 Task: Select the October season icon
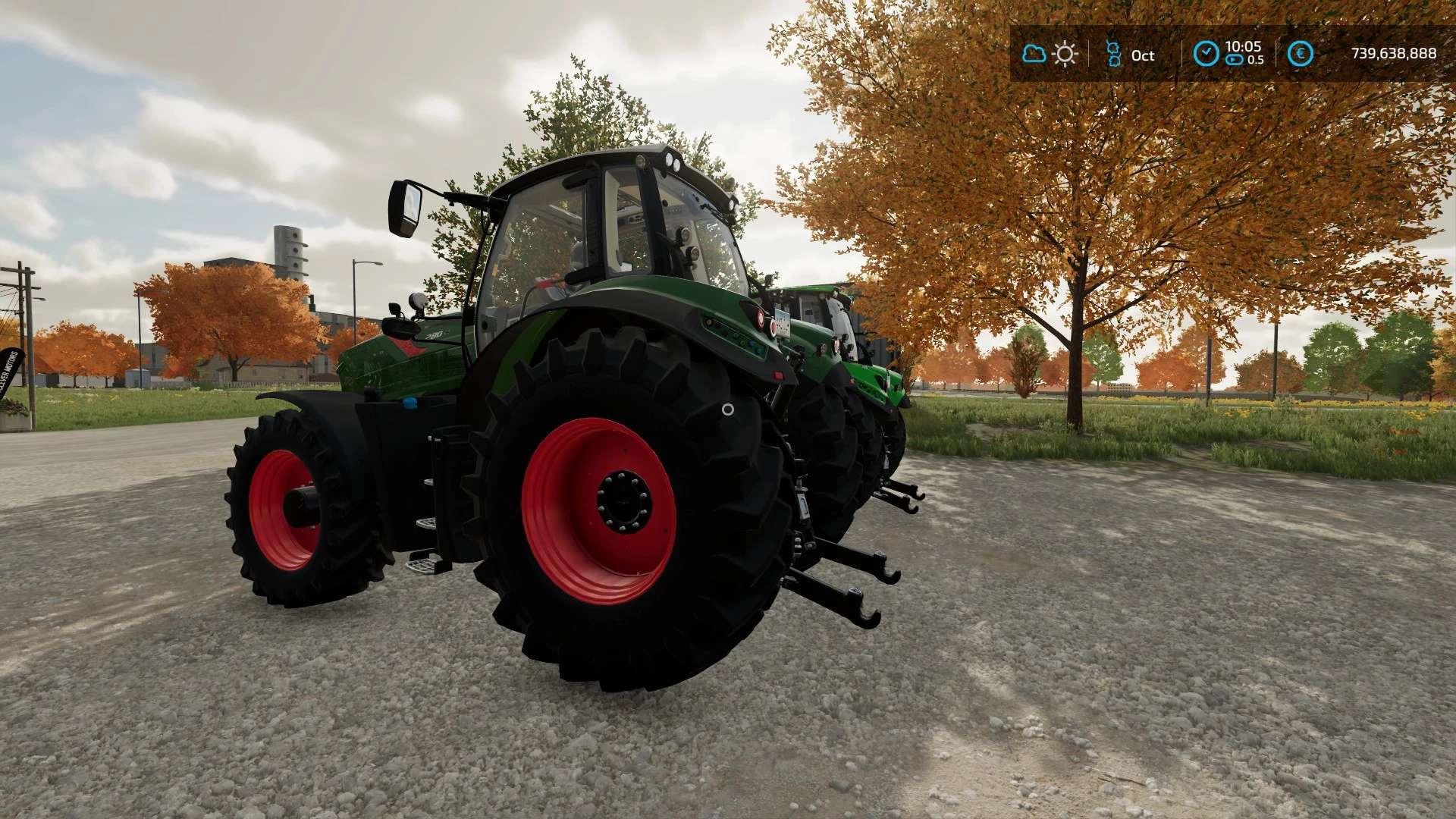1113,54
